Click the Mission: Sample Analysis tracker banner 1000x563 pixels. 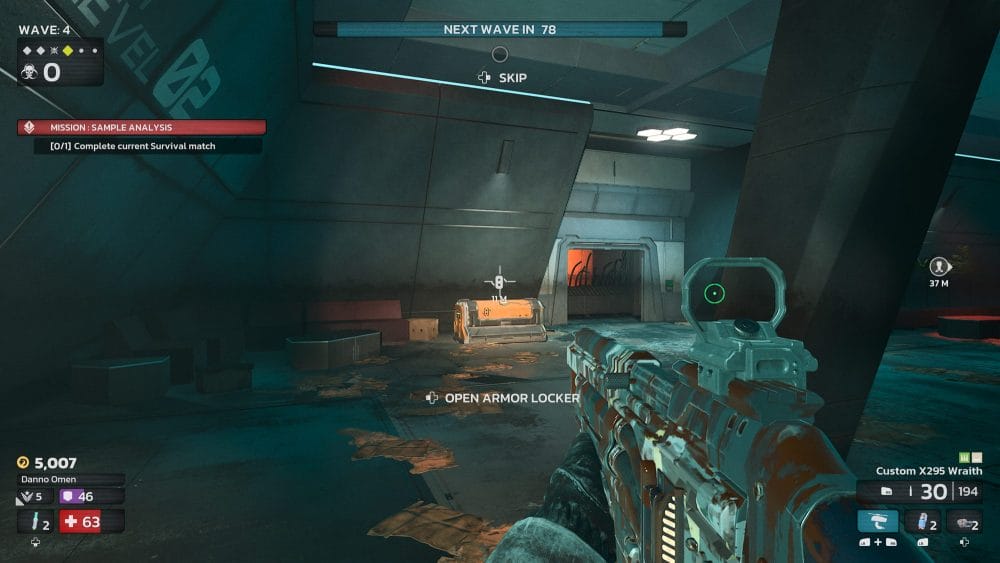pos(141,128)
